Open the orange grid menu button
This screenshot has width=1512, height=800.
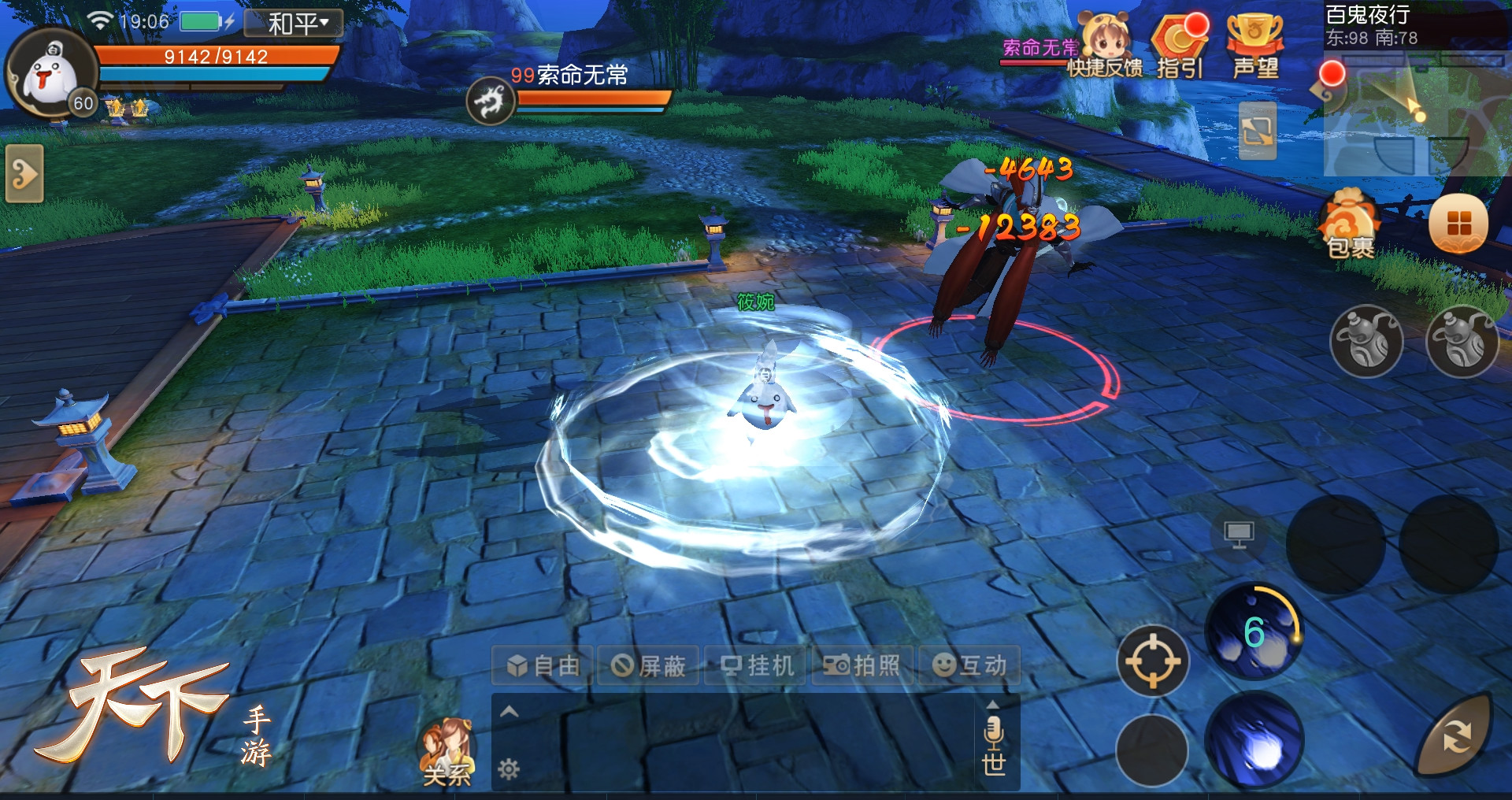1458,224
